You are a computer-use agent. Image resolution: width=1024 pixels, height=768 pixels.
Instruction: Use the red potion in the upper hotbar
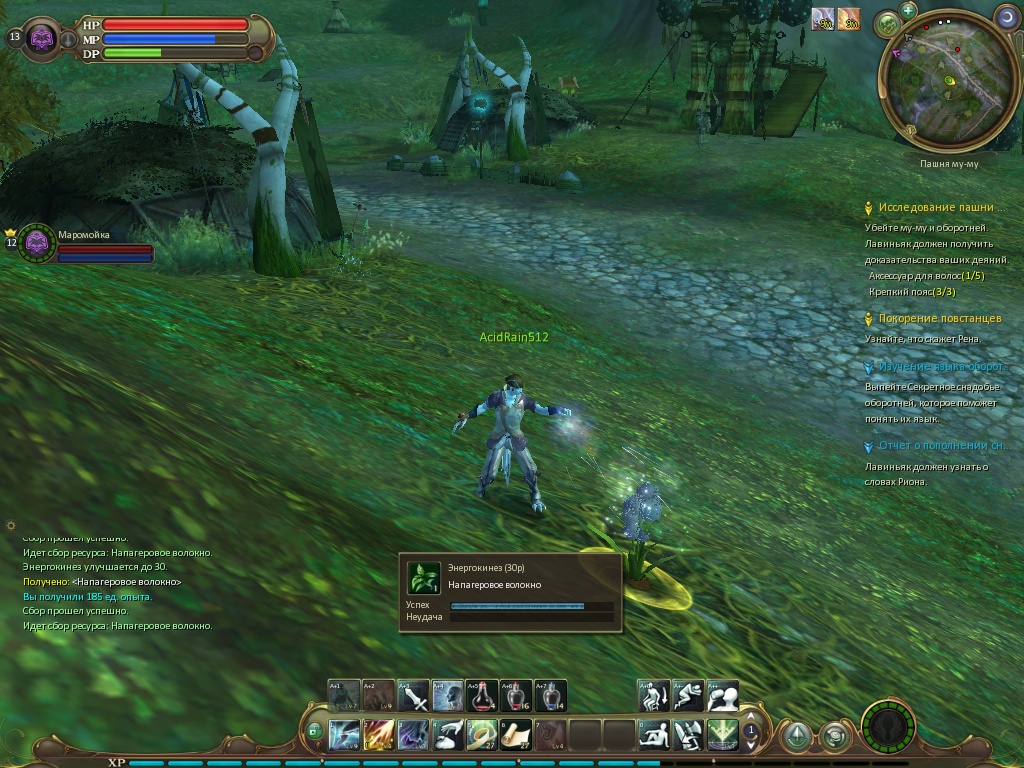pos(481,695)
